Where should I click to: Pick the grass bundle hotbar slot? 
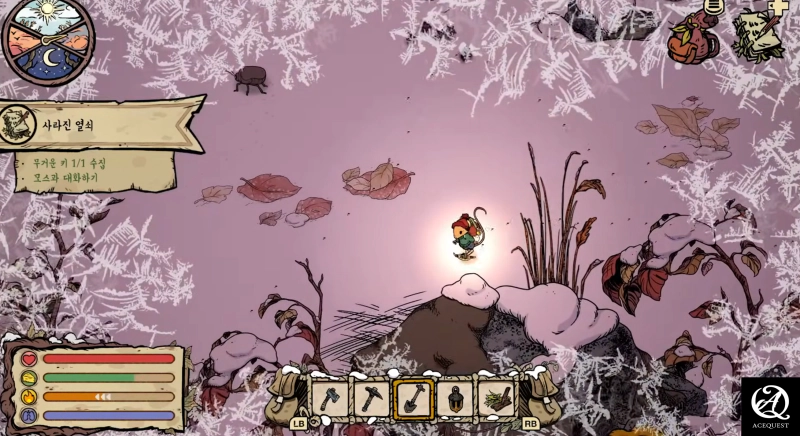[x=495, y=398]
